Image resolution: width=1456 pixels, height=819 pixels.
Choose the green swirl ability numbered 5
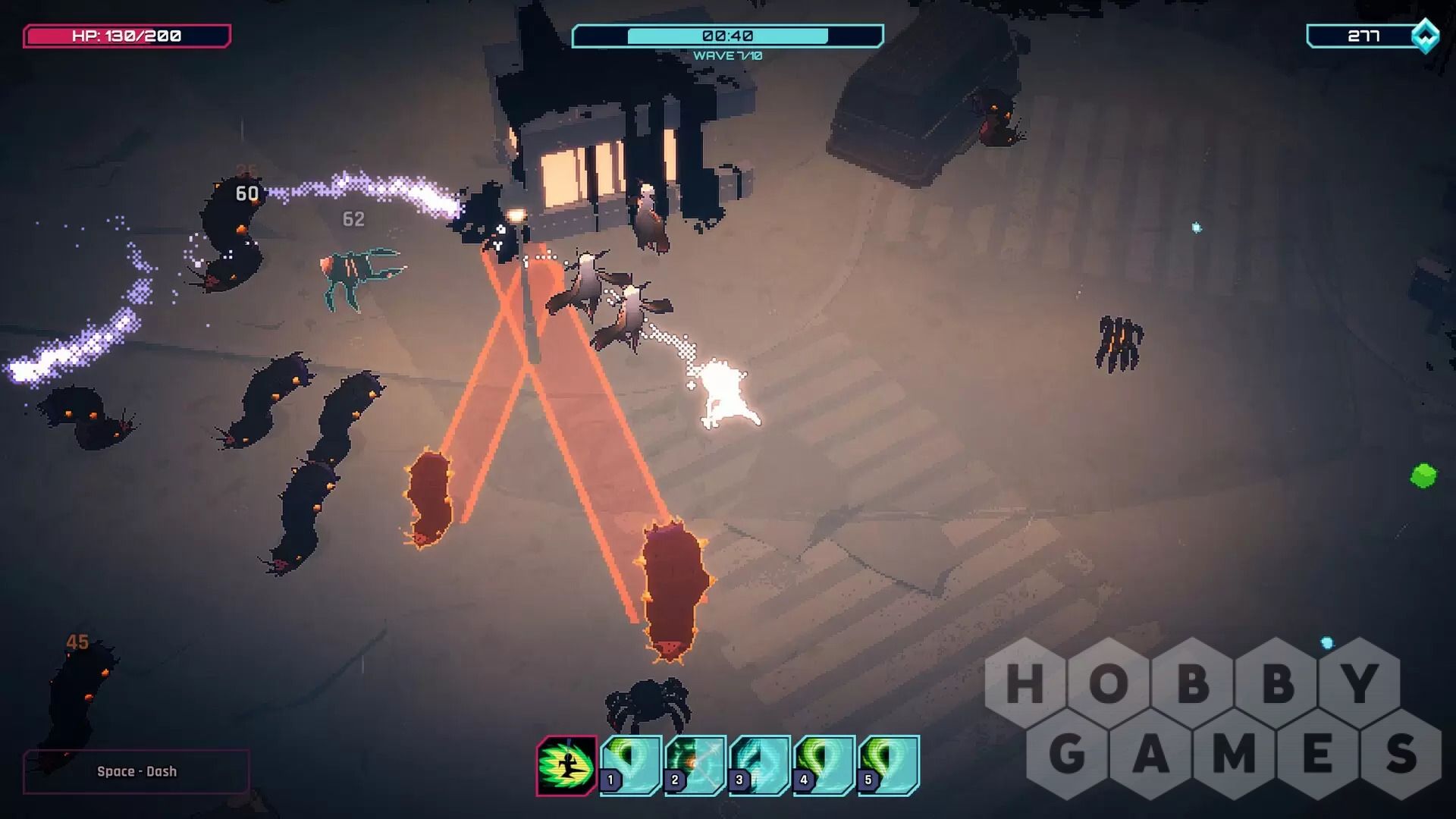click(x=889, y=765)
